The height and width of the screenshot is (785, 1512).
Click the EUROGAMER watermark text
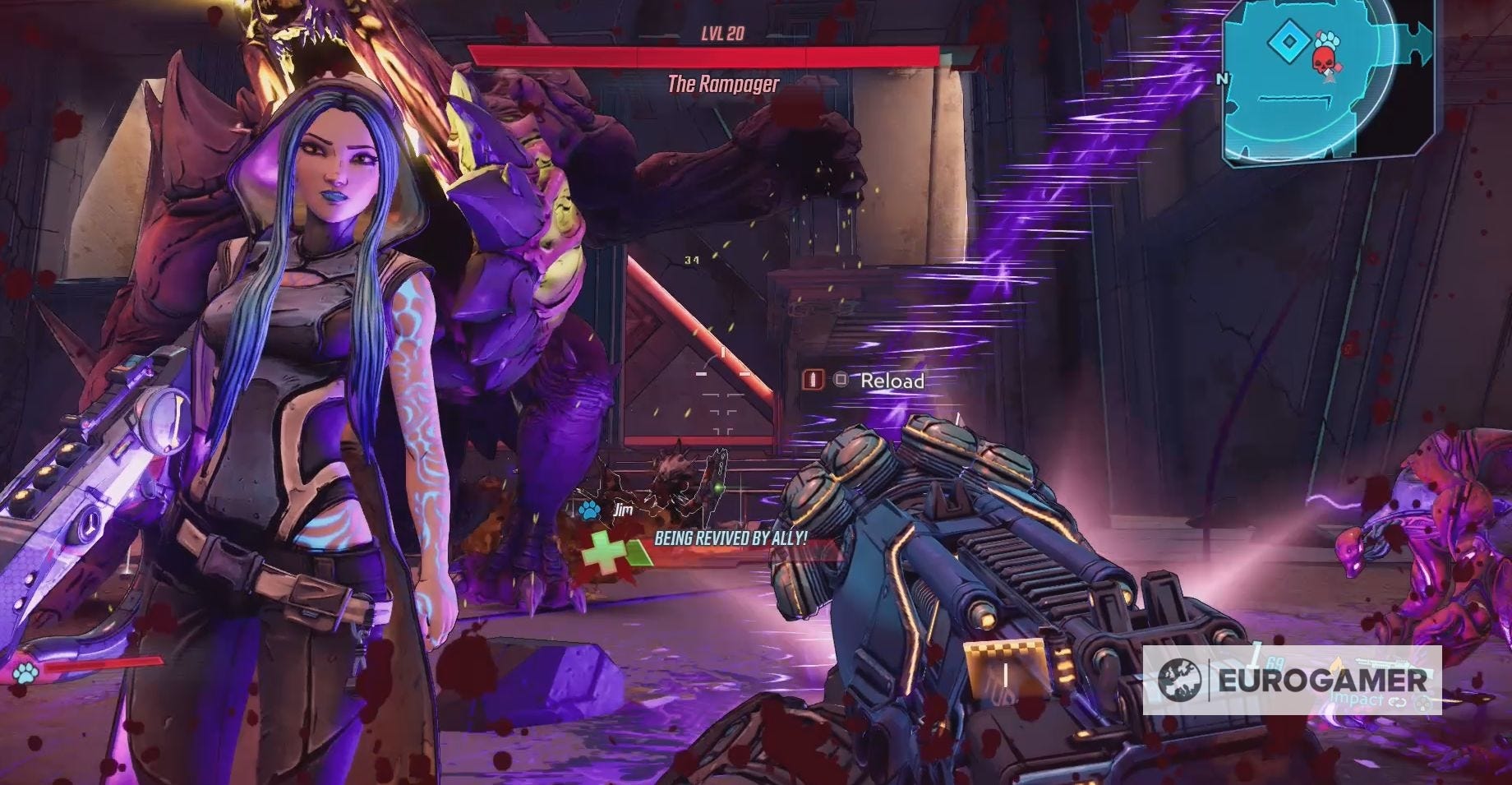point(1323,679)
